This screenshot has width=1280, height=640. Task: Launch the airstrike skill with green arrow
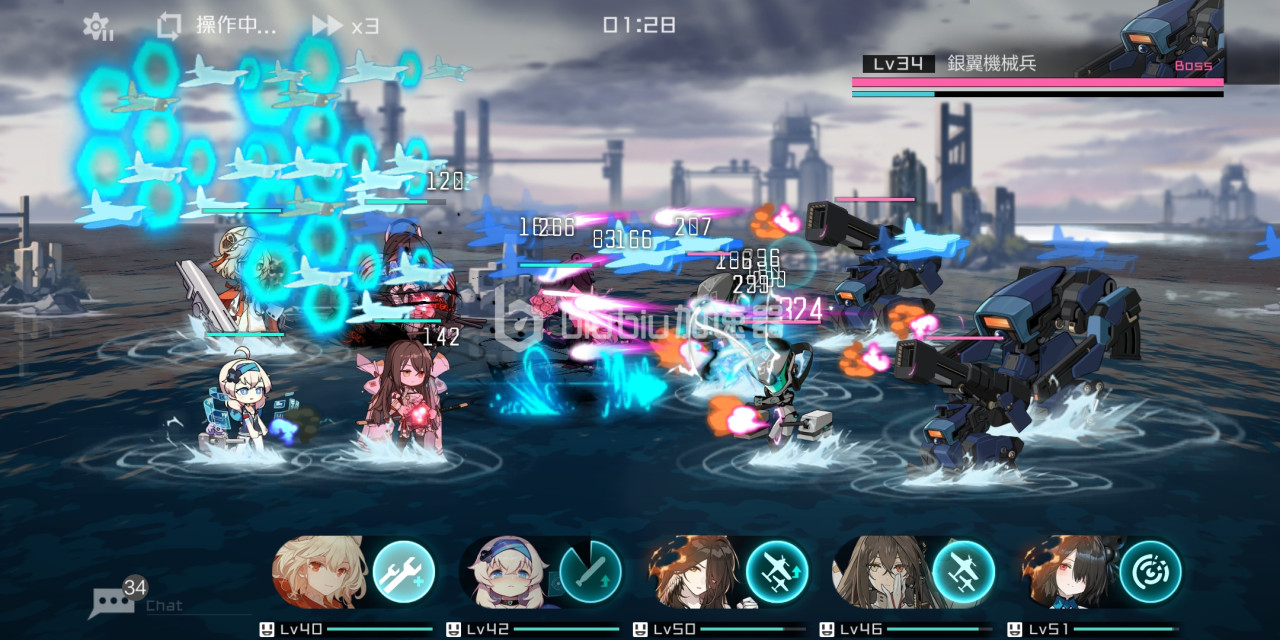point(777,572)
